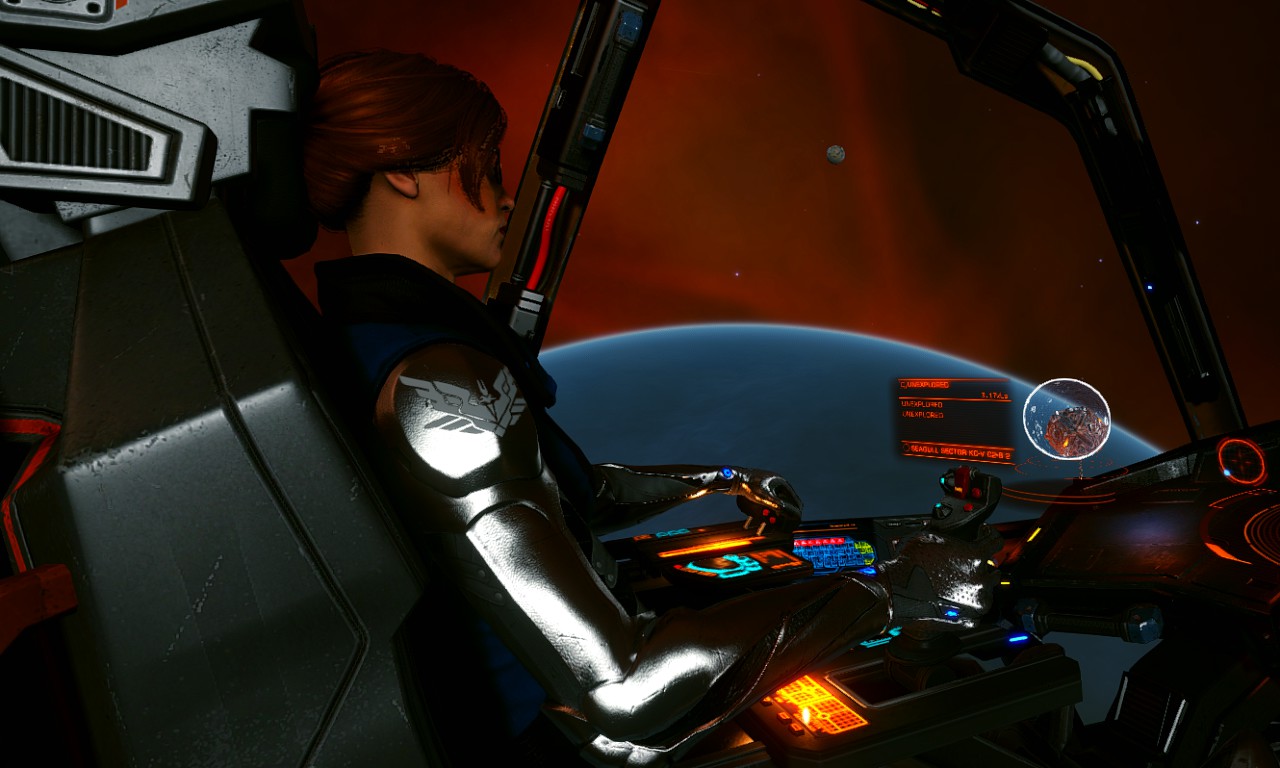Select the round navigation compass on the dashboard
The image size is (1280, 768).
pyautogui.click(x=1241, y=461)
